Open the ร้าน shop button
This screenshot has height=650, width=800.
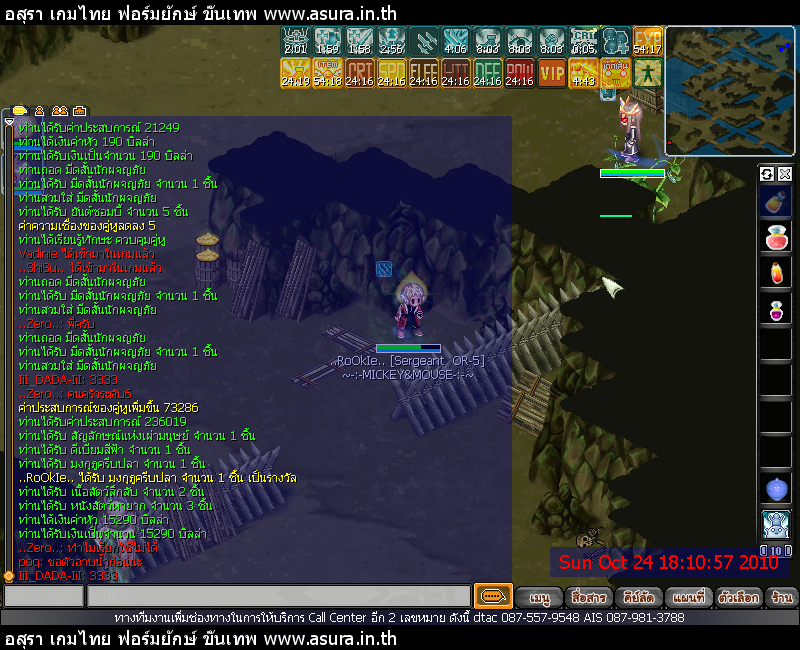782,597
